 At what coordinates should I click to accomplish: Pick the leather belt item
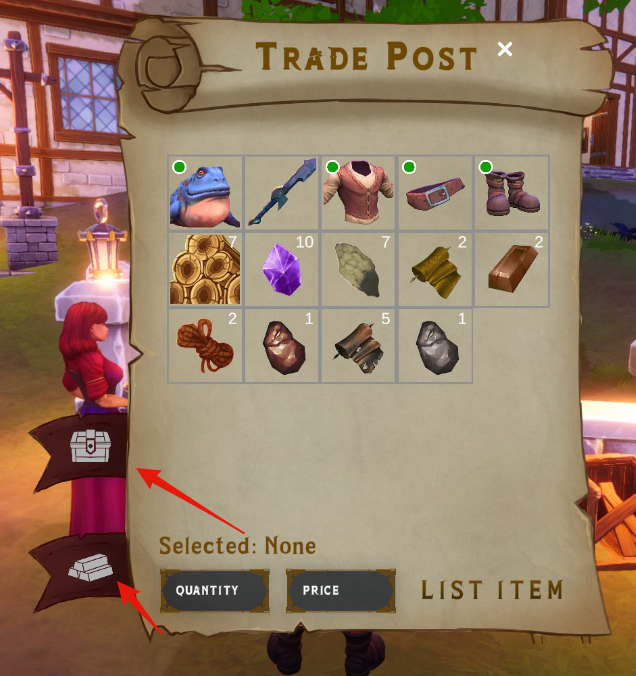pyautogui.click(x=436, y=193)
